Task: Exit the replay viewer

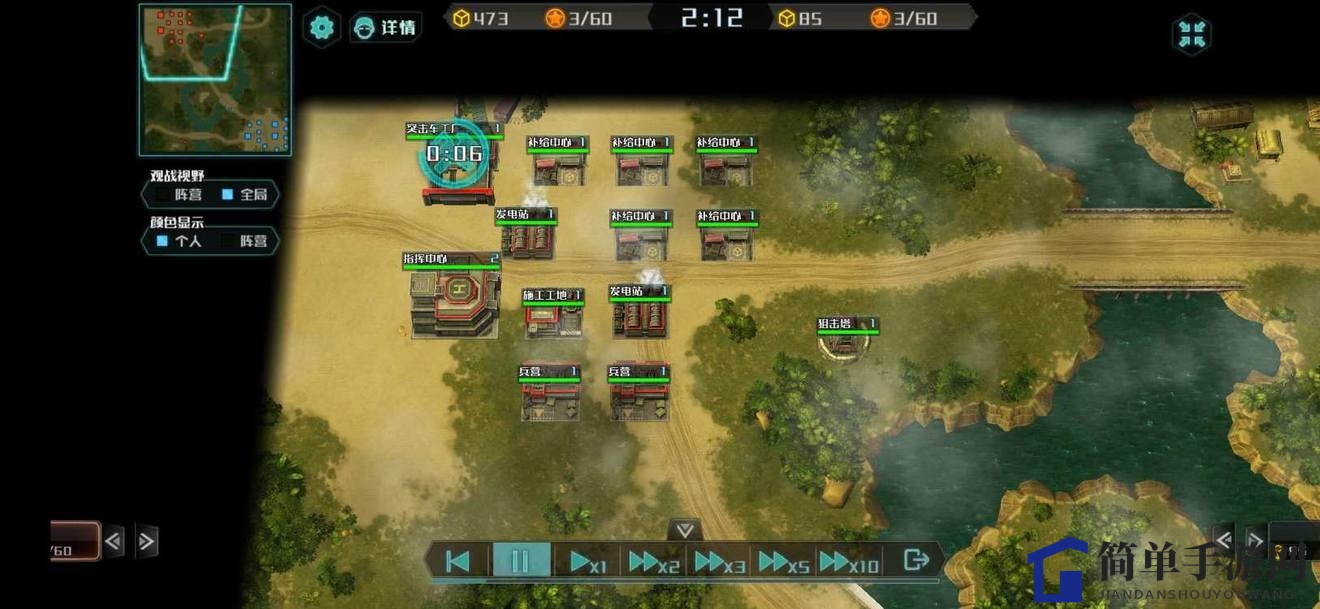Action: (x=915, y=560)
